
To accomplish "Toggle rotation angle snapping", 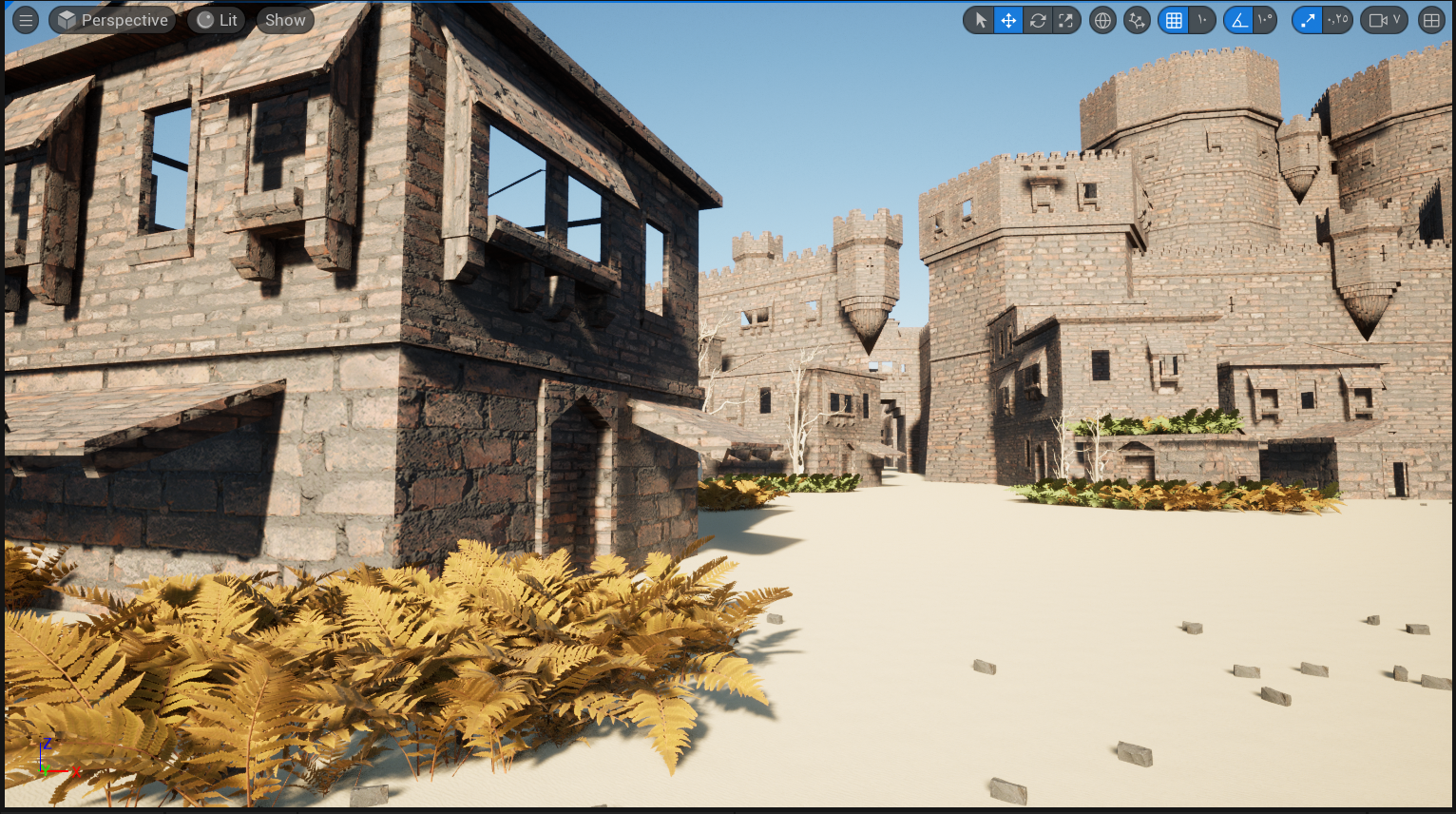I will click(x=1237, y=20).
